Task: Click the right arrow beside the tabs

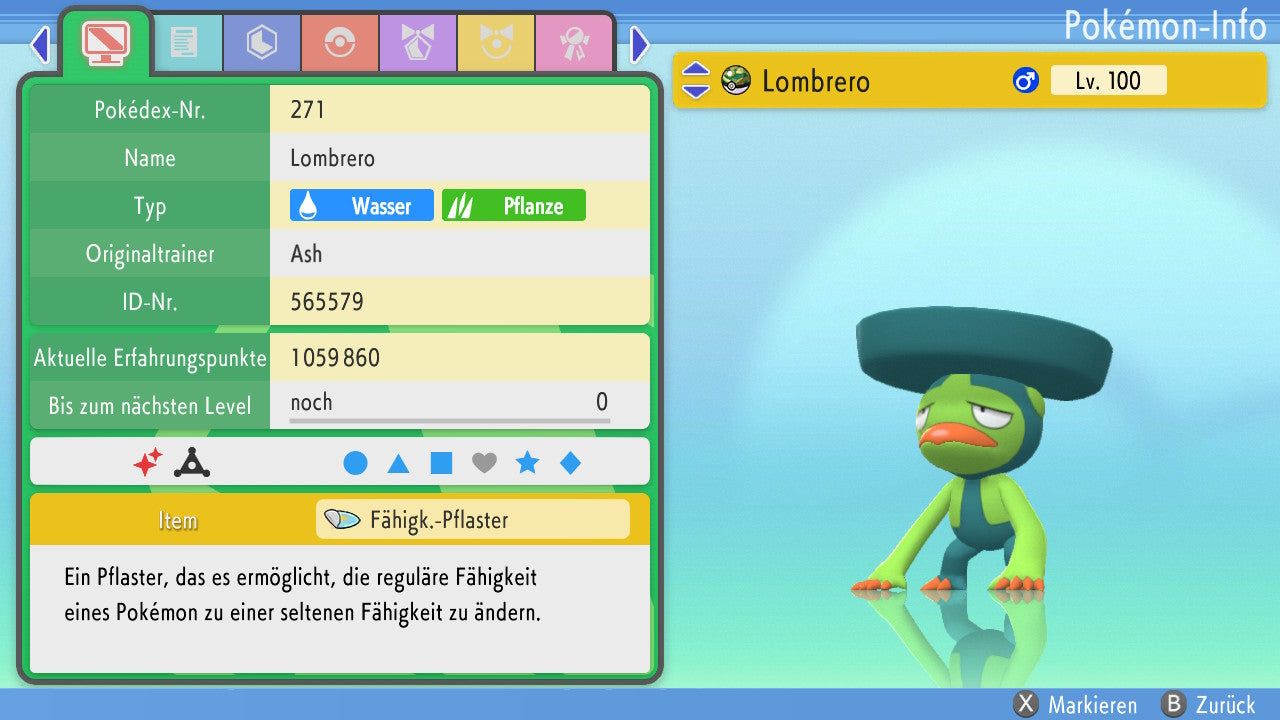Action: (x=640, y=44)
